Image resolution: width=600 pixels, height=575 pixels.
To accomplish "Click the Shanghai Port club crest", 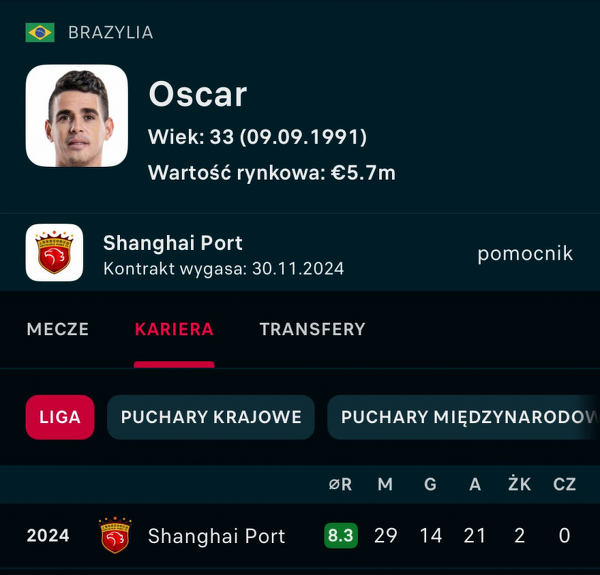I will click(54, 252).
